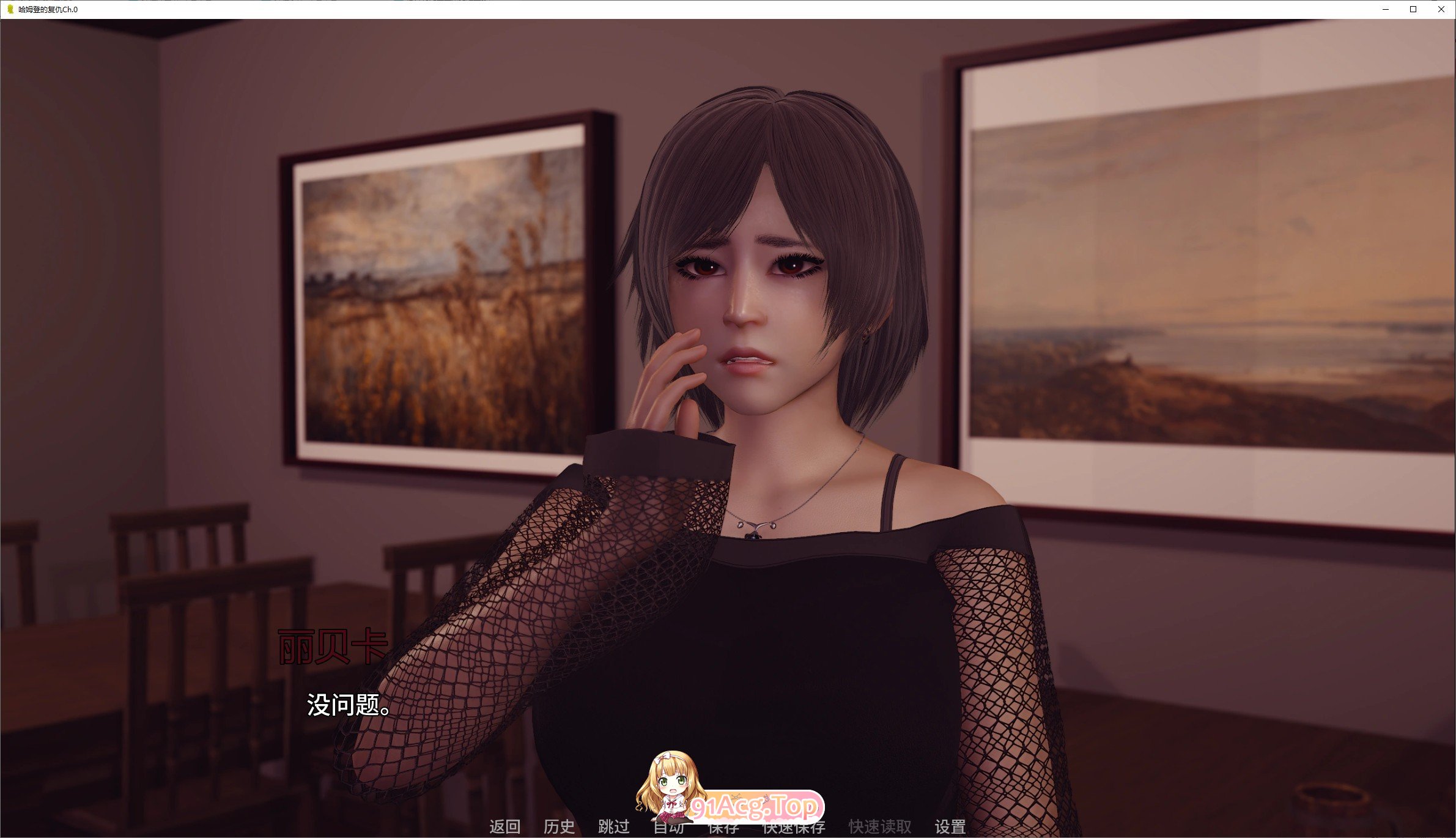This screenshot has width=1456, height=838.
Task: Open save screen through 保存
Action: (x=725, y=828)
